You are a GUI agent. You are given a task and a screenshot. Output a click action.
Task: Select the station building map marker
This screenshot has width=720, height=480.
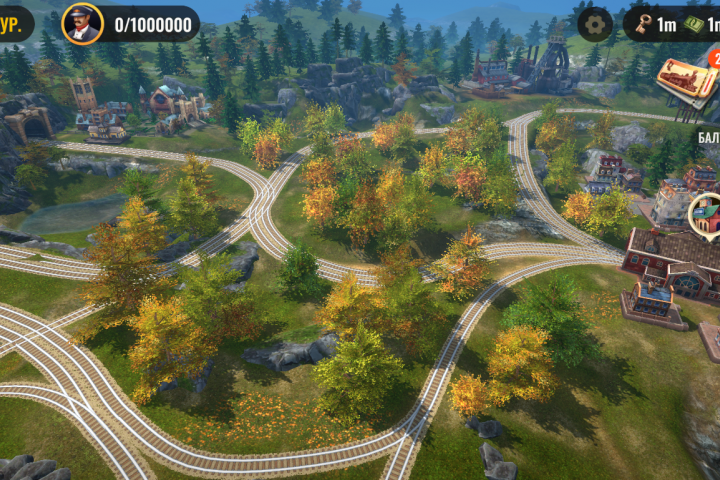tap(707, 213)
